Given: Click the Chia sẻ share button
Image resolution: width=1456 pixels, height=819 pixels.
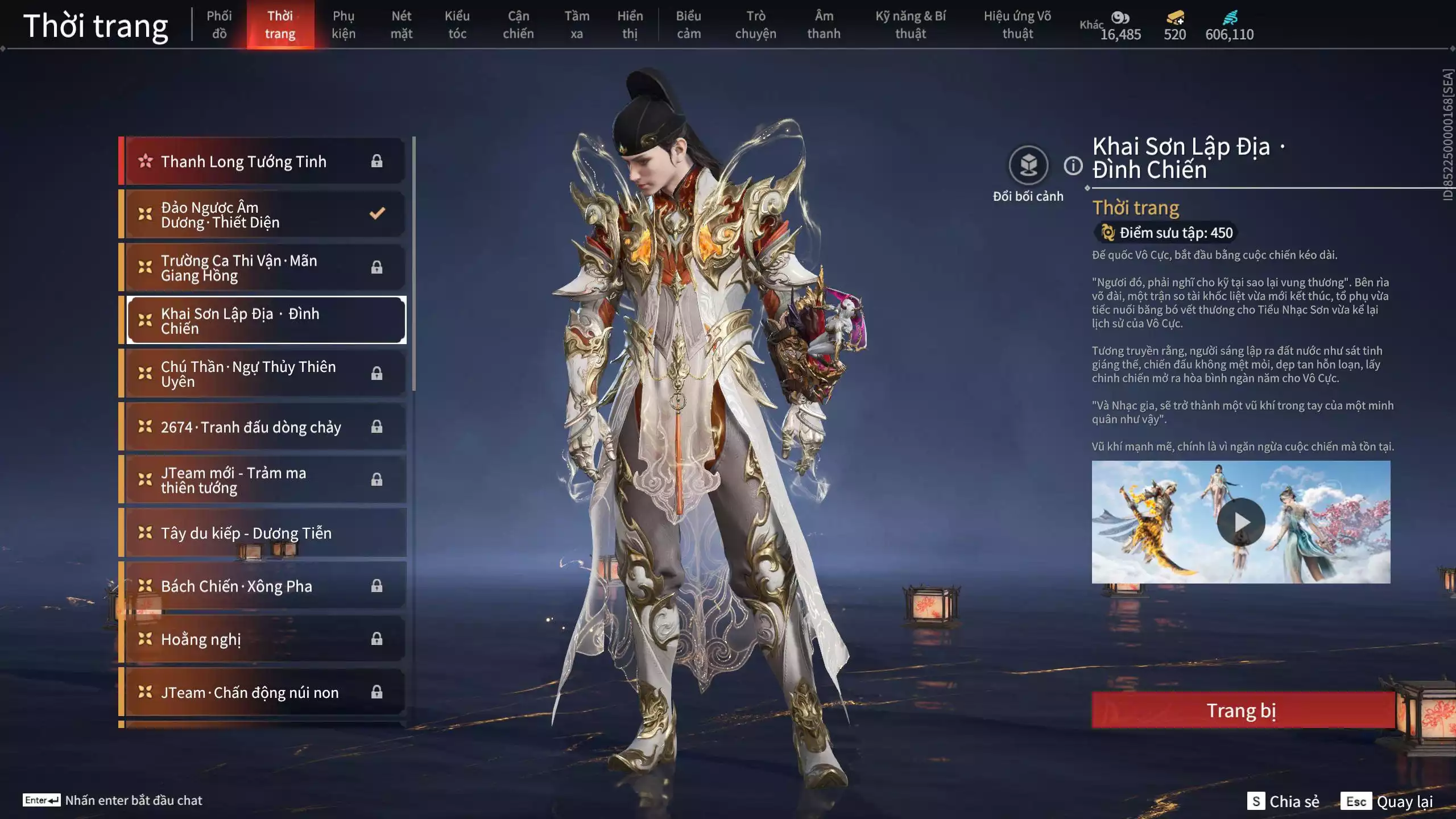Looking at the screenshot, I should pyautogui.click(x=1284, y=801).
